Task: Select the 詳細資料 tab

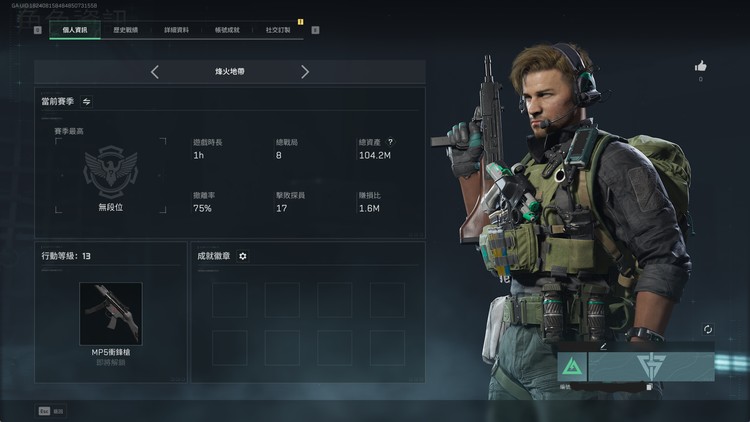Action: point(177,30)
